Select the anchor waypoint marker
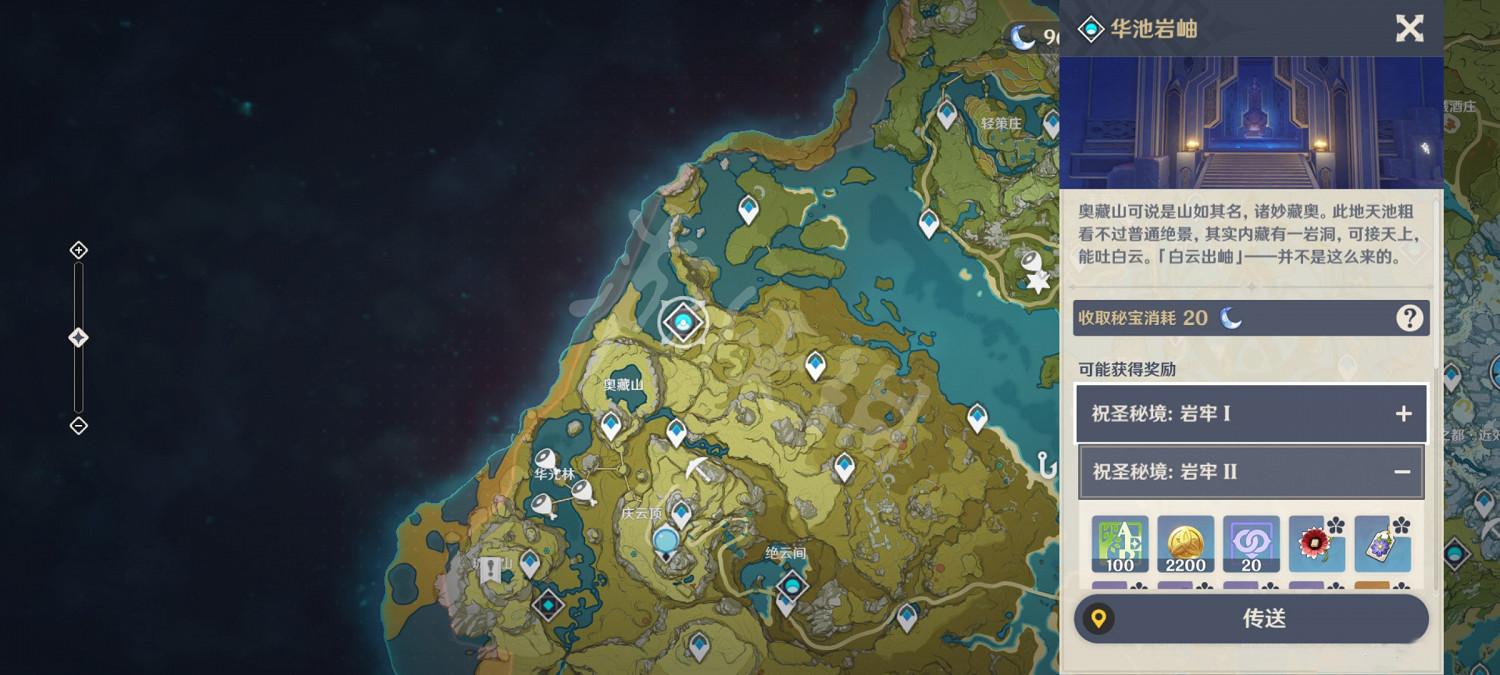 click(1047, 464)
